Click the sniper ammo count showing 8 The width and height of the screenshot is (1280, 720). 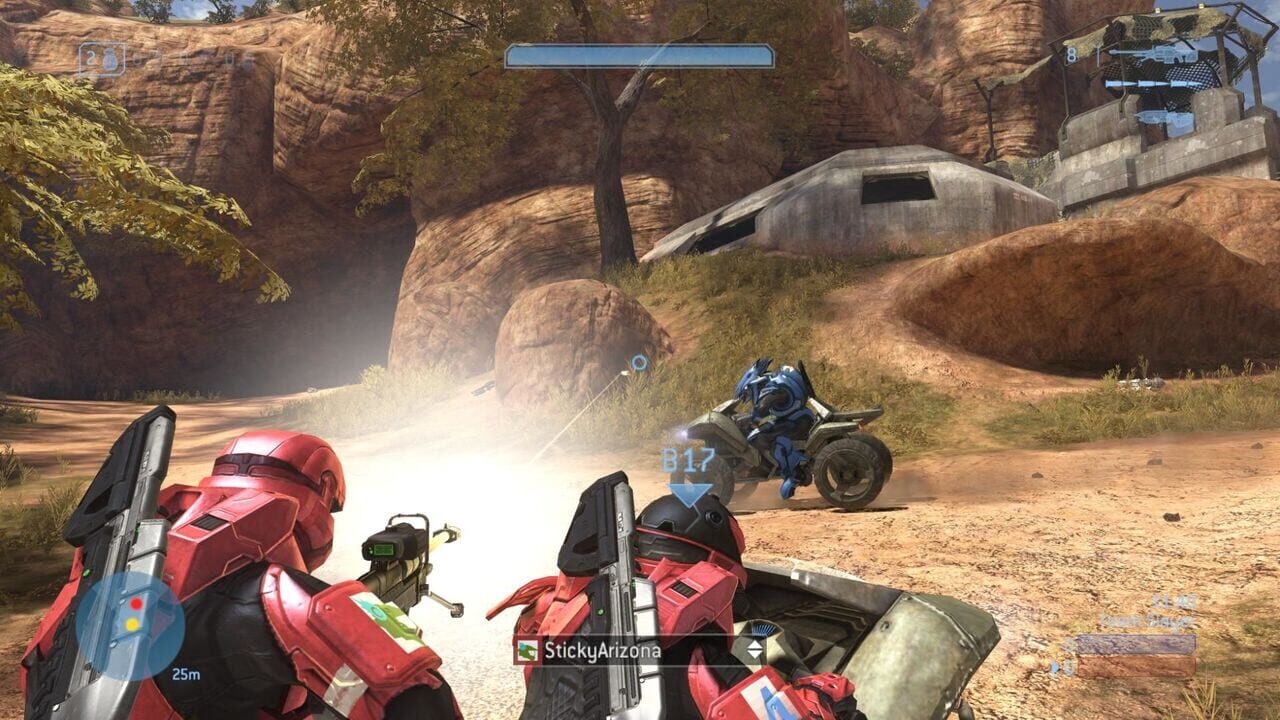1072,56
